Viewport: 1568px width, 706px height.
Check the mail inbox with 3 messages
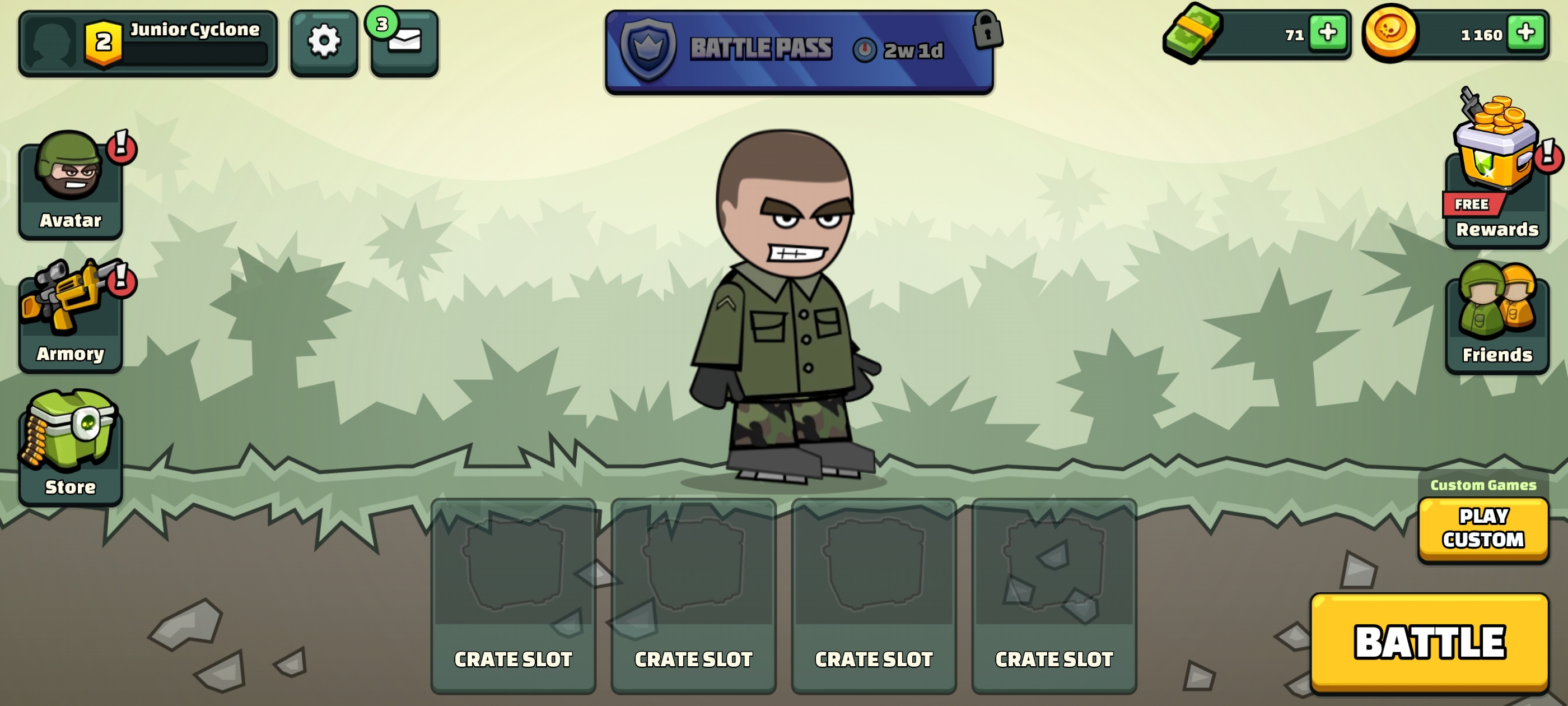coord(404,43)
